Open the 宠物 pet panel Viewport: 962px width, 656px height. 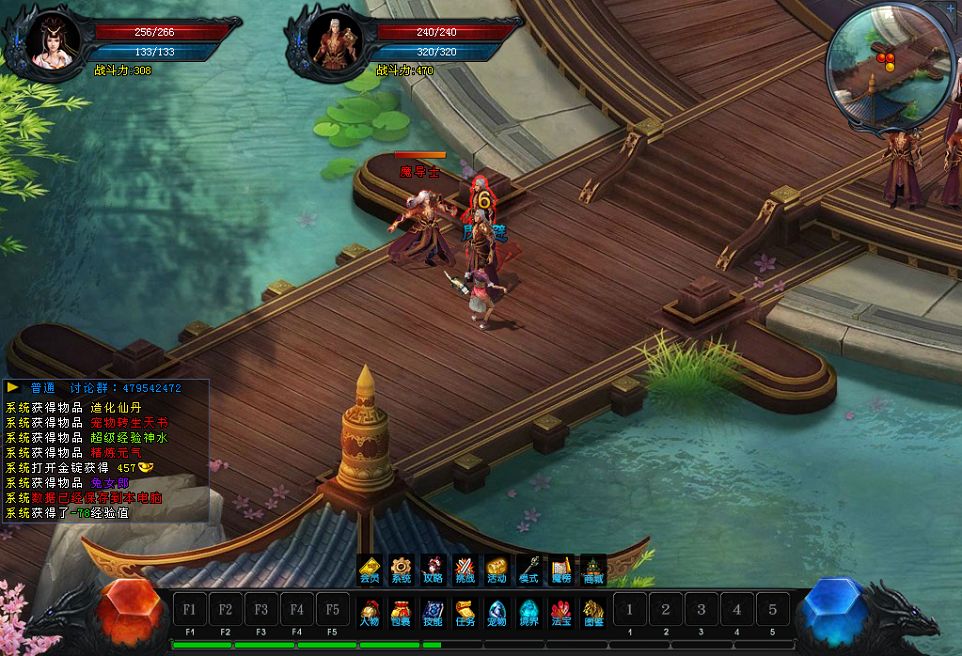tap(497, 610)
